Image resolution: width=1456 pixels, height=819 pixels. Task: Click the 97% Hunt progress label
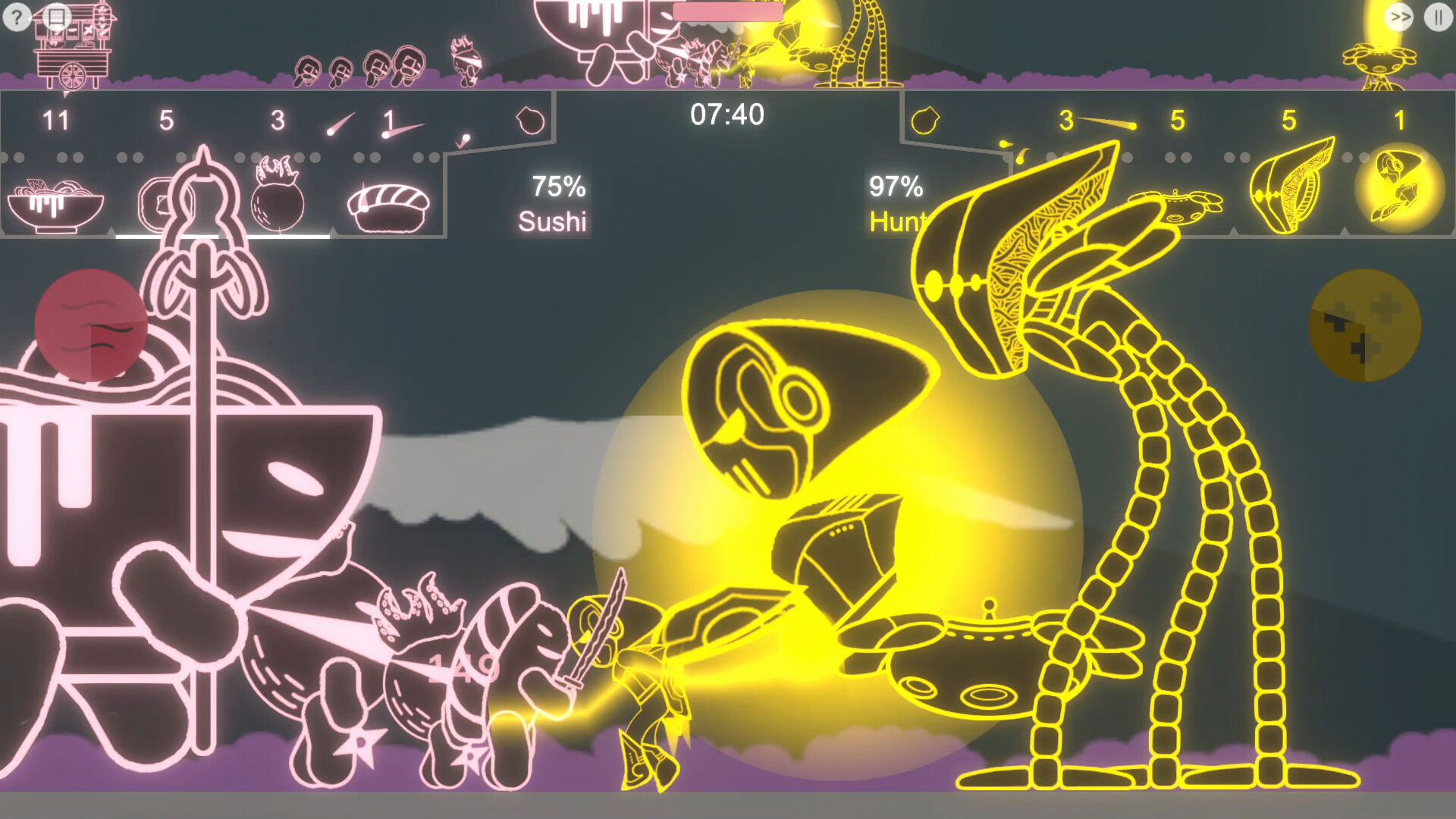[x=899, y=201]
